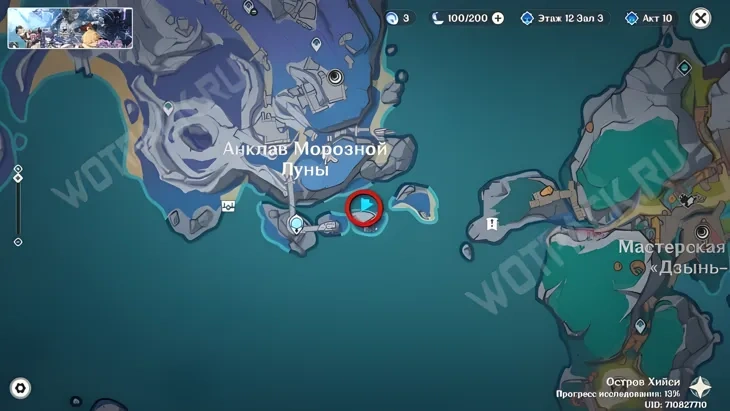This screenshot has height=411, width=730.
Task: Select the exclamation quest marker on the islet
Action: 492,224
